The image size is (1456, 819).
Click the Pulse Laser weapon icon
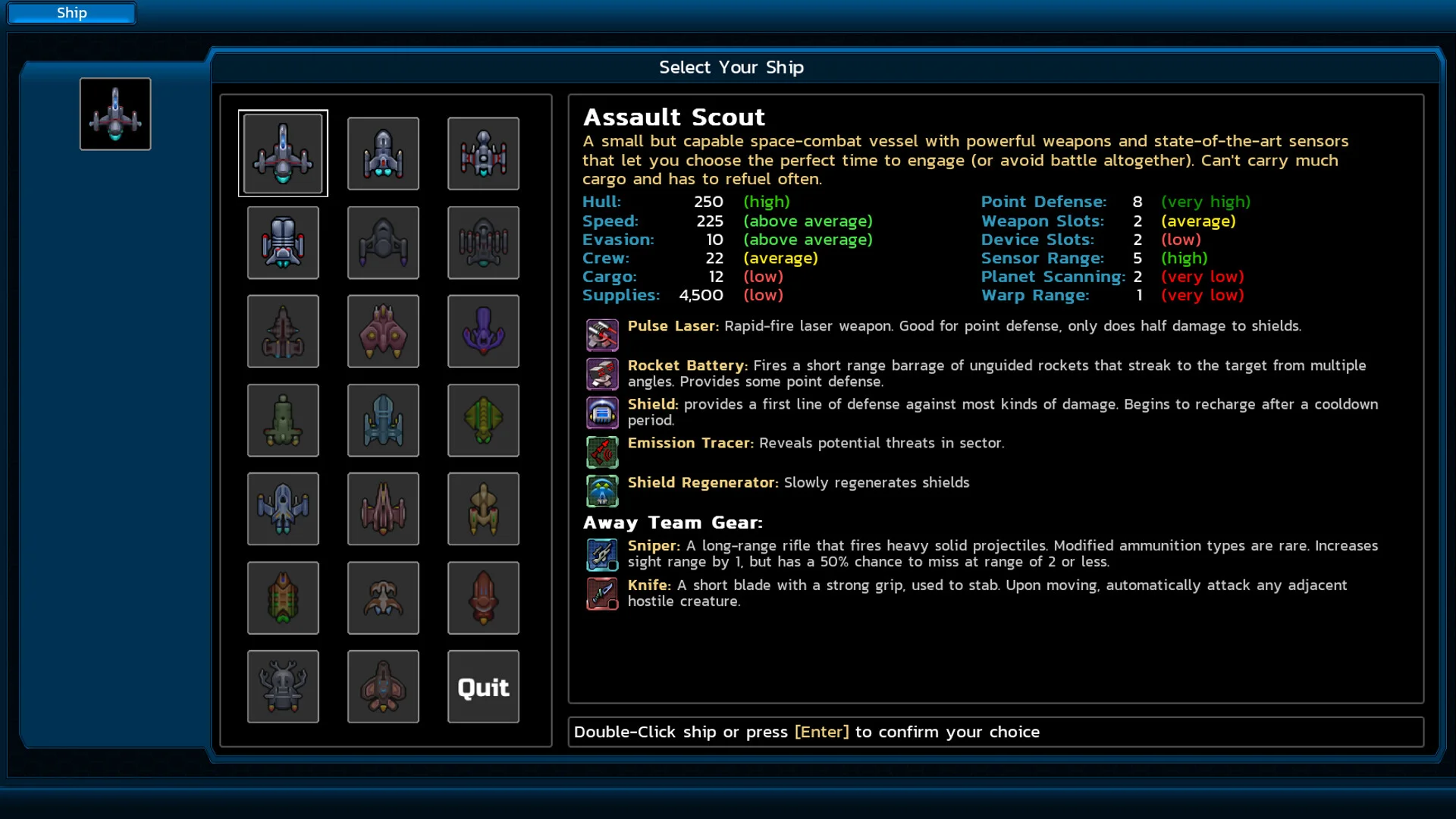602,334
